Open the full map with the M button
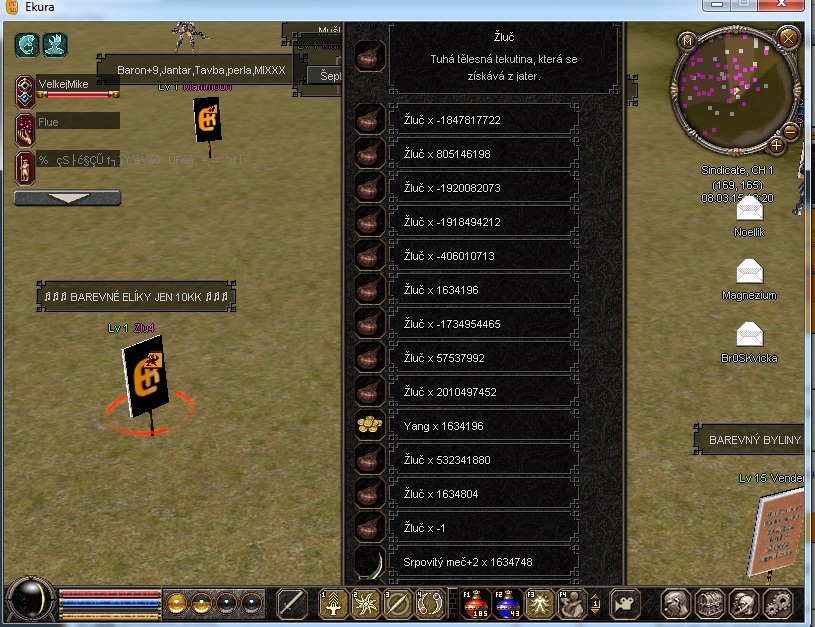 tap(686, 41)
